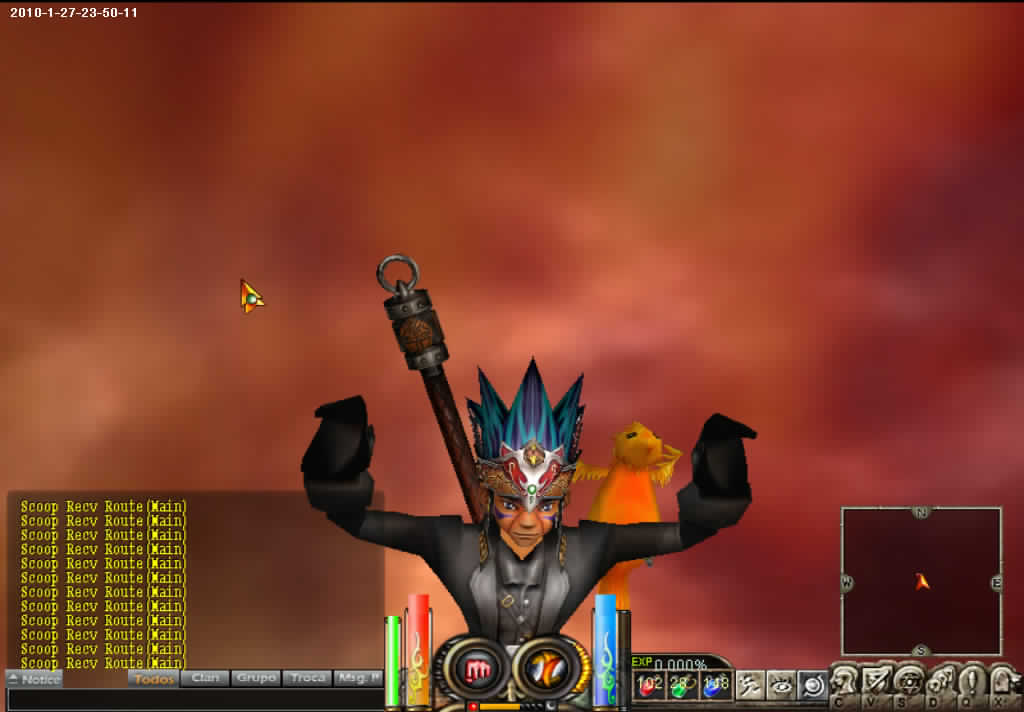Use the red health potion slot
1024x712 pixels.
point(651,685)
